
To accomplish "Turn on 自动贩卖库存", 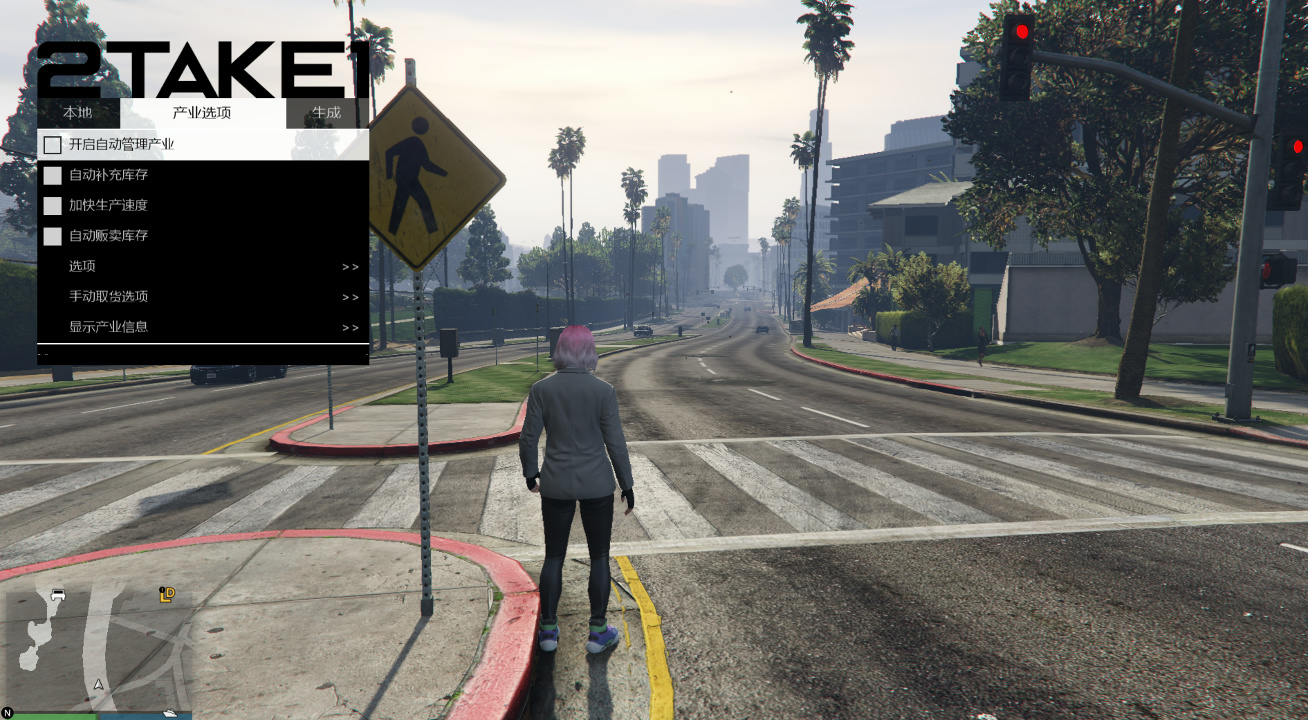I will (x=53, y=236).
